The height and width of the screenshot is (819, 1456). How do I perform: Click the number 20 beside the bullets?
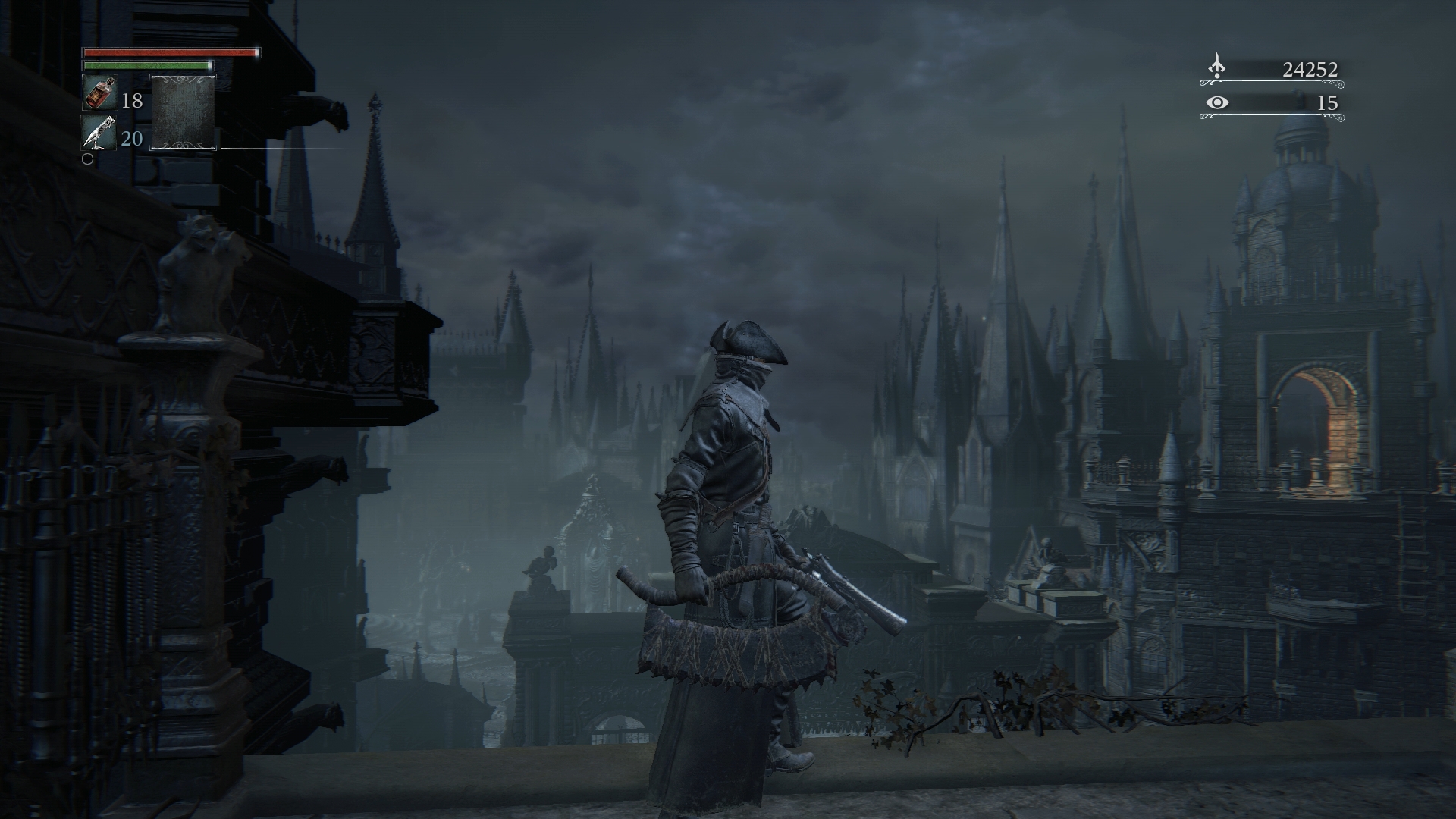pyautogui.click(x=130, y=139)
